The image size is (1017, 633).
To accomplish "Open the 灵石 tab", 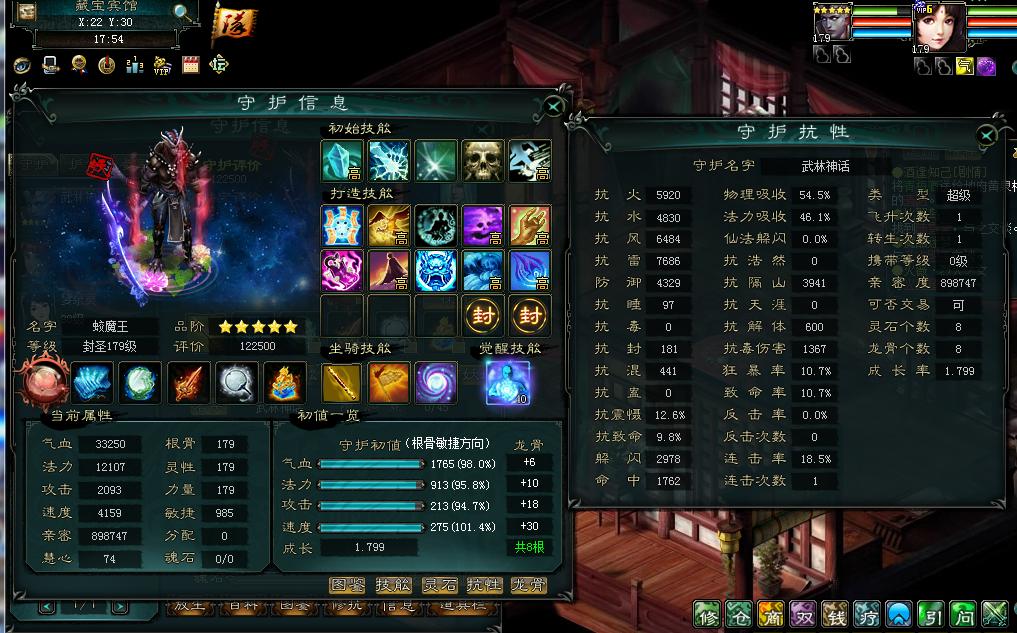I will pyautogui.click(x=439, y=585).
